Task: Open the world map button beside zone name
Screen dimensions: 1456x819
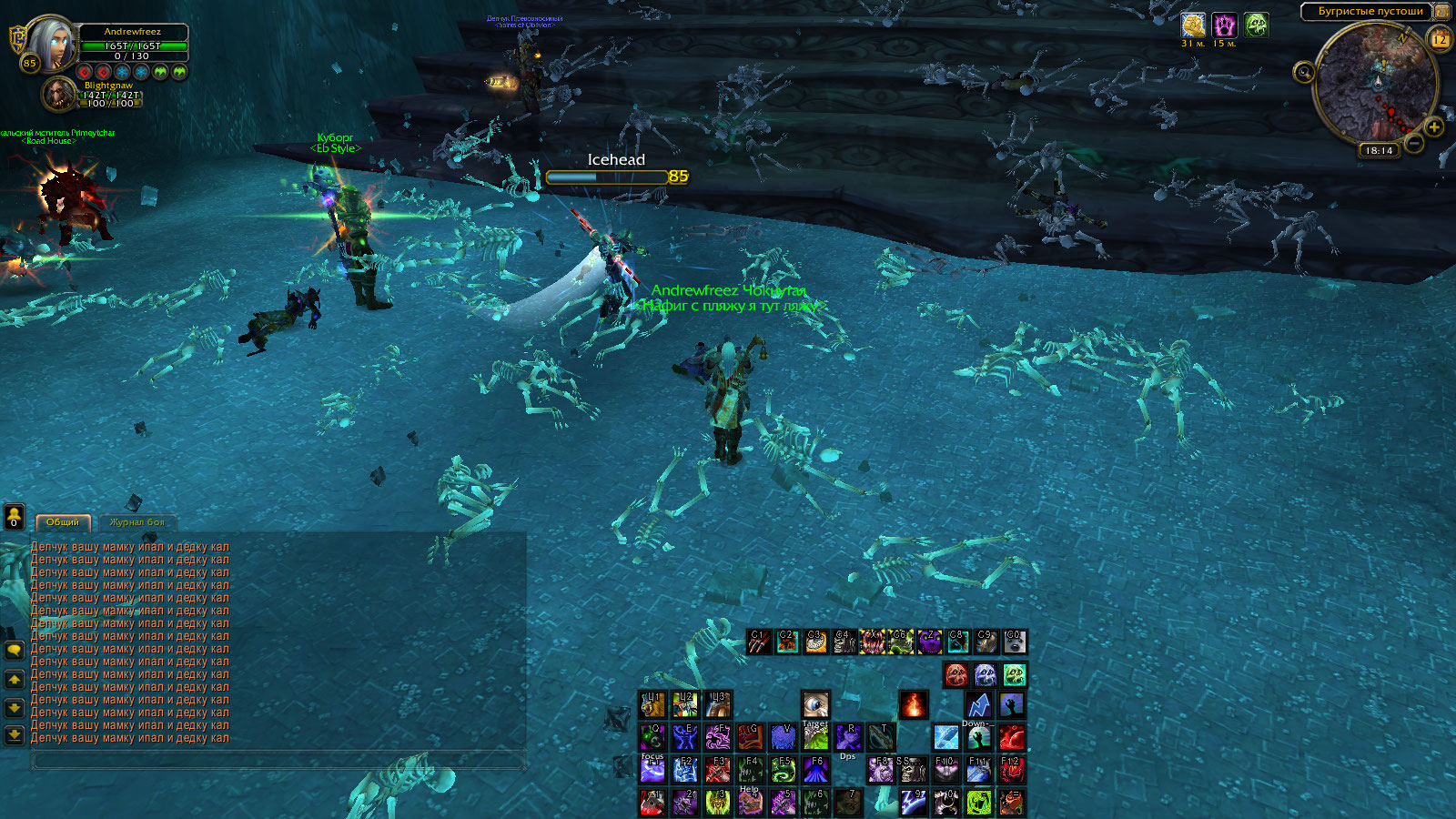Action: click(1442, 11)
